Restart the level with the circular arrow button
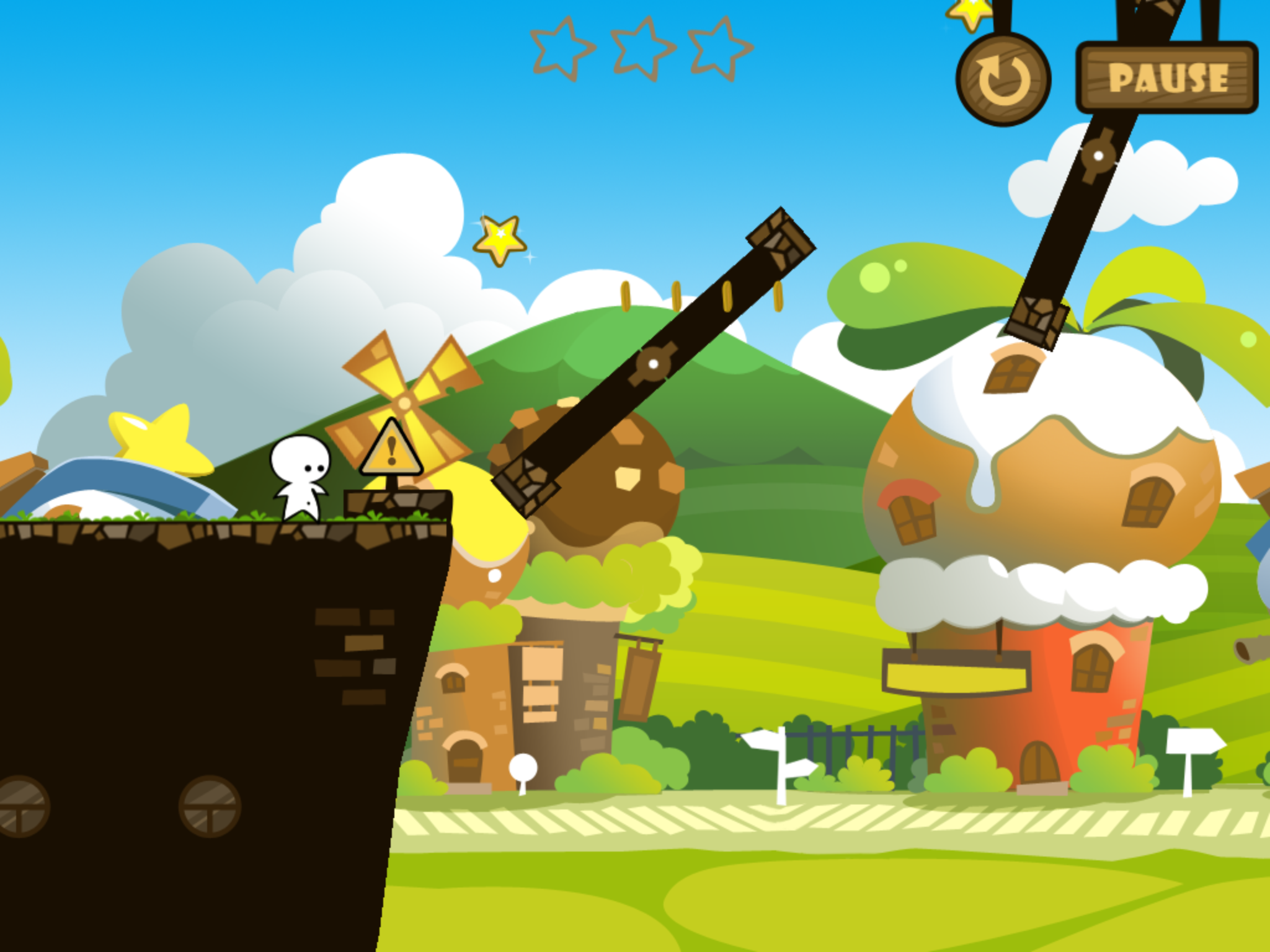Image resolution: width=1270 pixels, height=952 pixels. coord(1003,81)
